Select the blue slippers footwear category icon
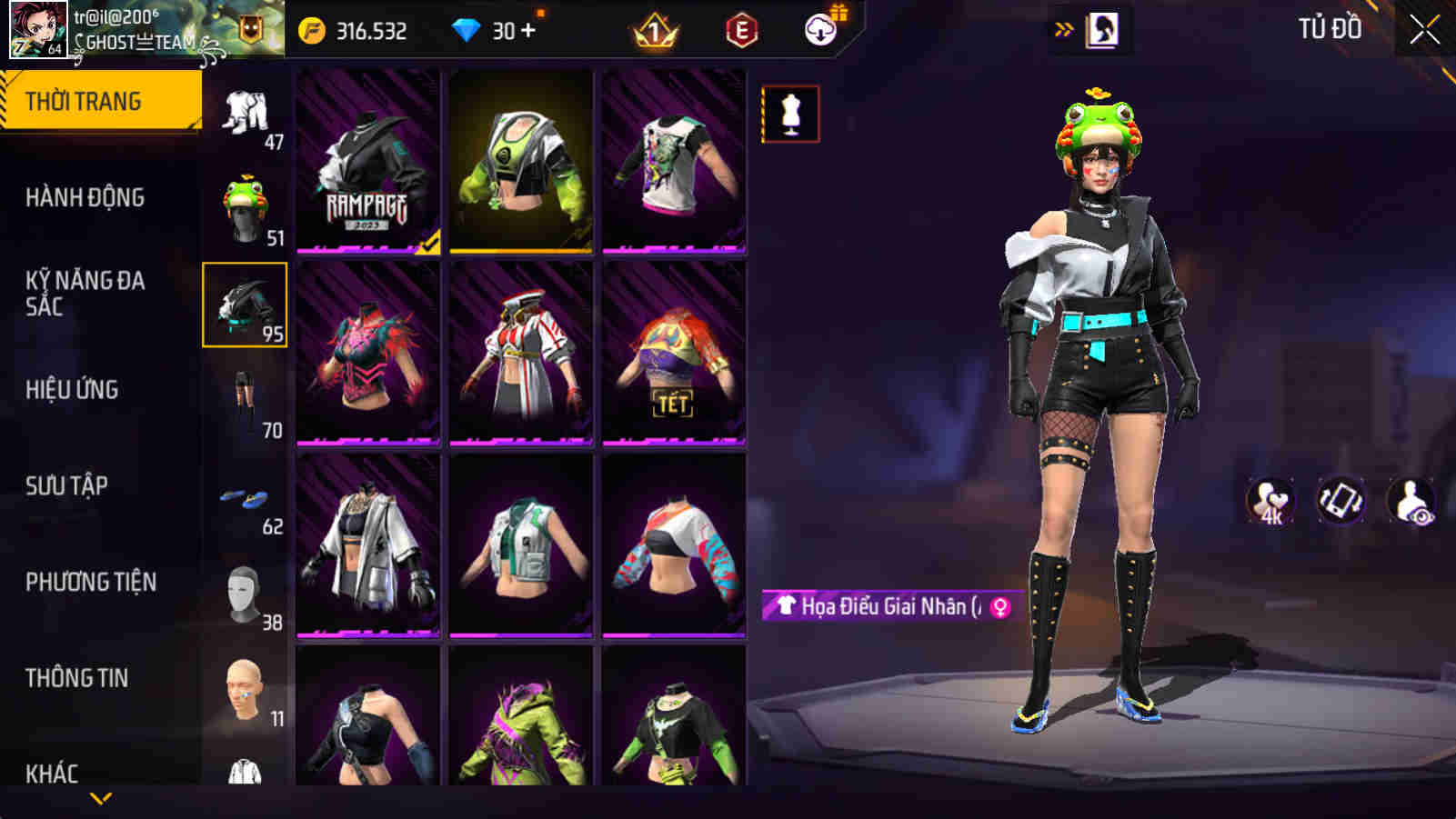 pos(246,495)
